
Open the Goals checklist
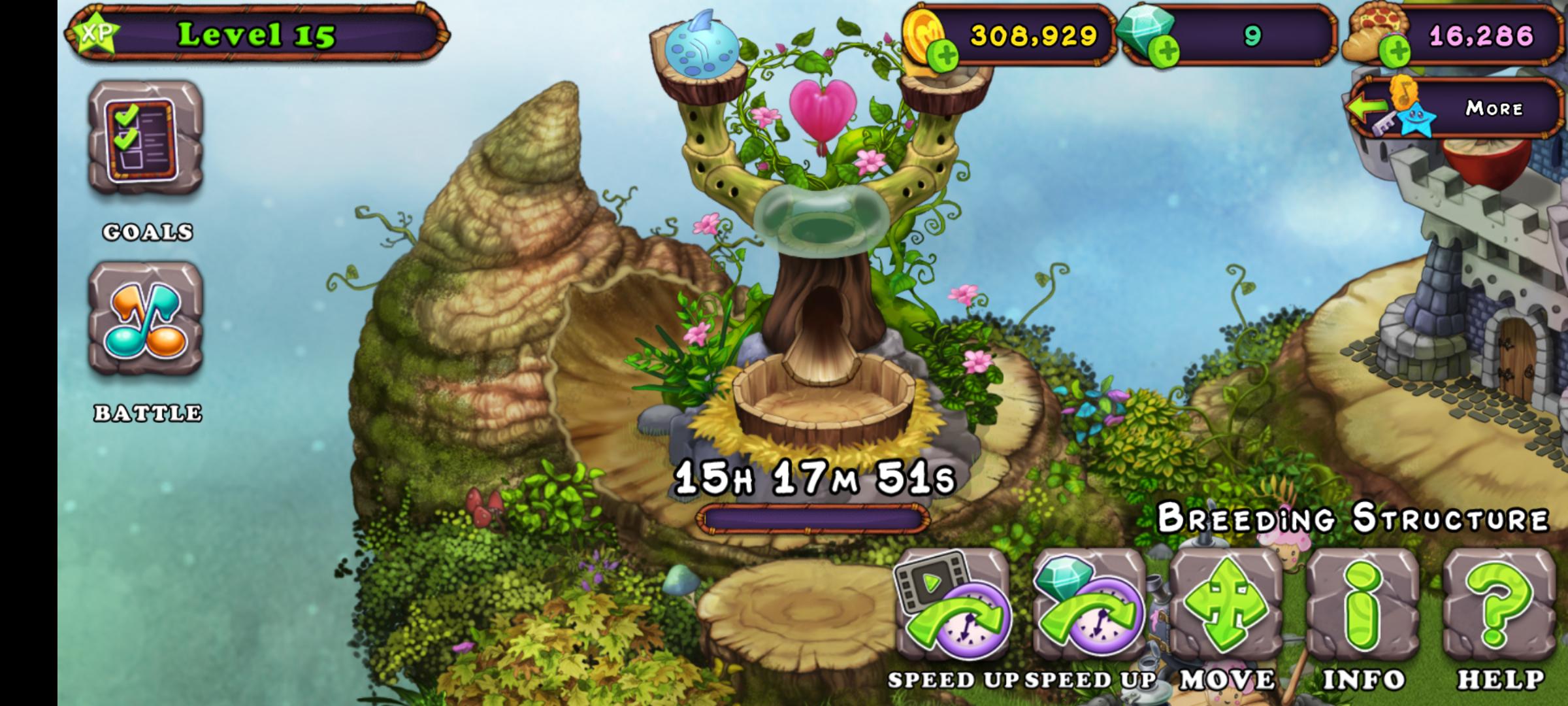146,138
